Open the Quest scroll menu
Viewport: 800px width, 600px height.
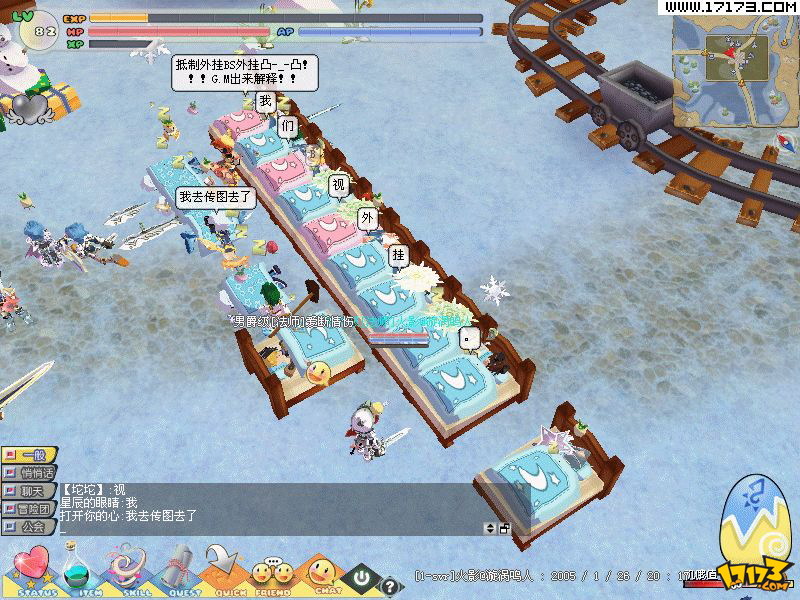(x=176, y=572)
